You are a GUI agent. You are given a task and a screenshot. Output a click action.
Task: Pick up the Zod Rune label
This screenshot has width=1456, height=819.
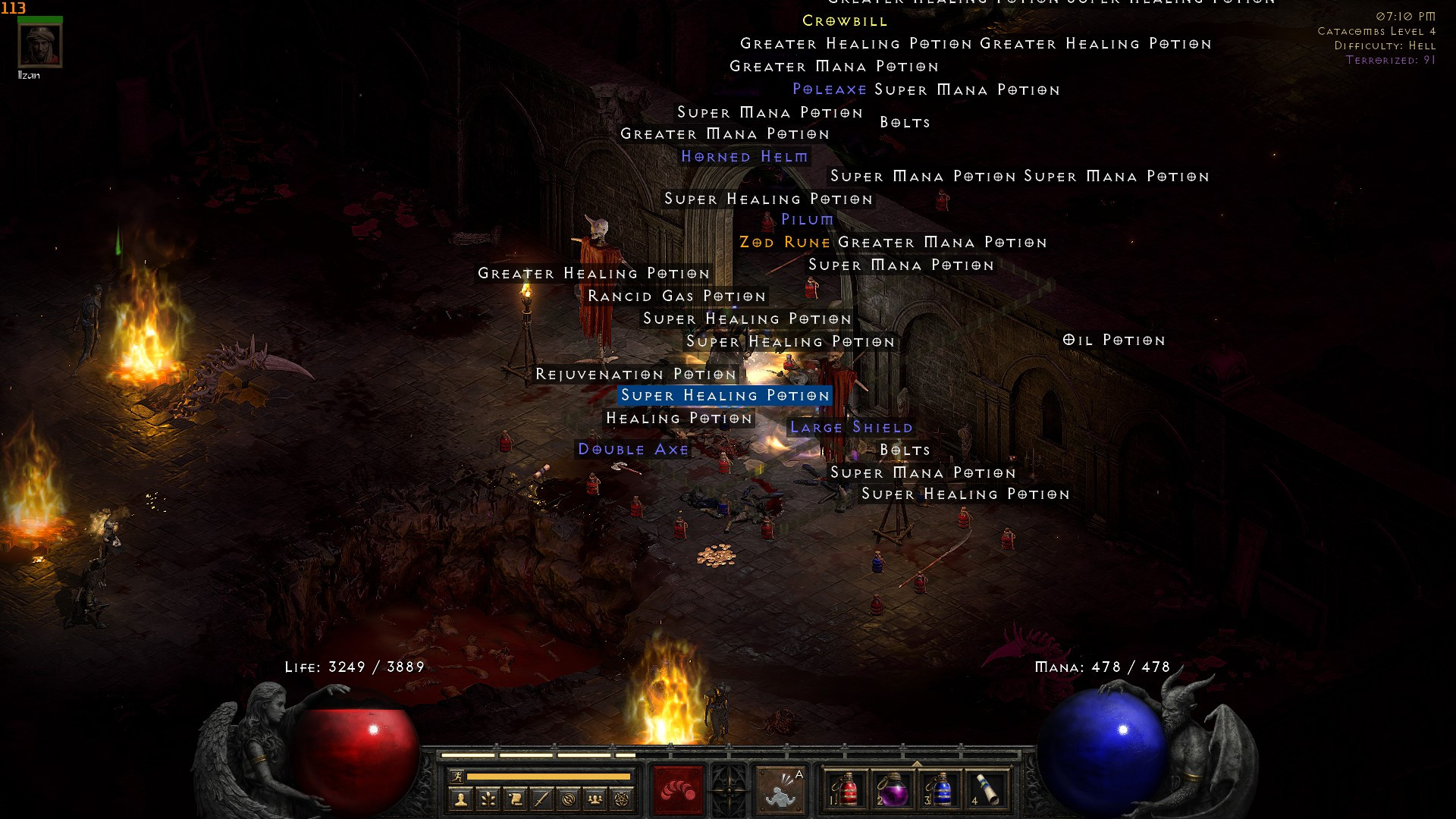[x=785, y=243]
